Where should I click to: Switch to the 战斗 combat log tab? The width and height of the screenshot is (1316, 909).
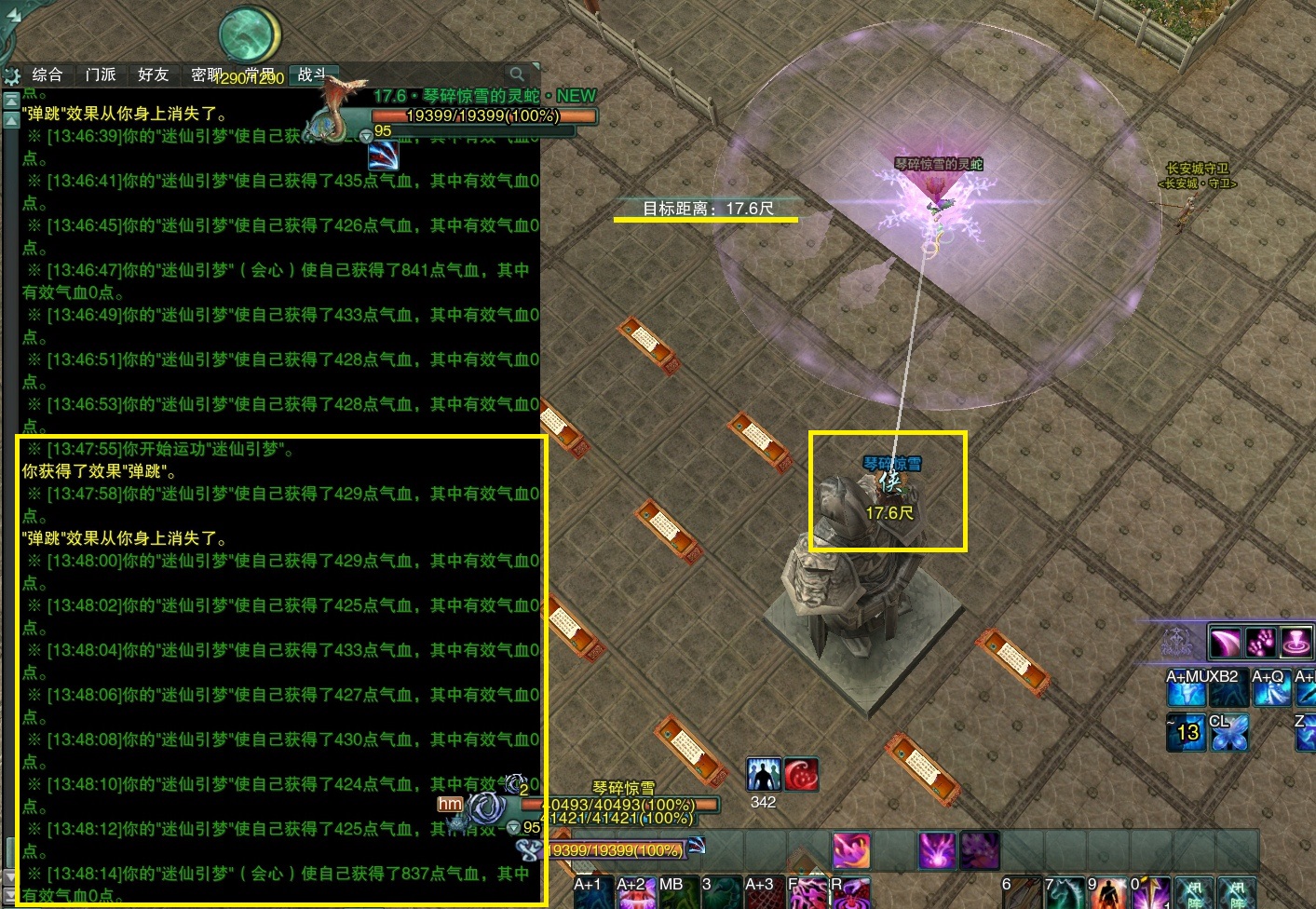[x=313, y=75]
